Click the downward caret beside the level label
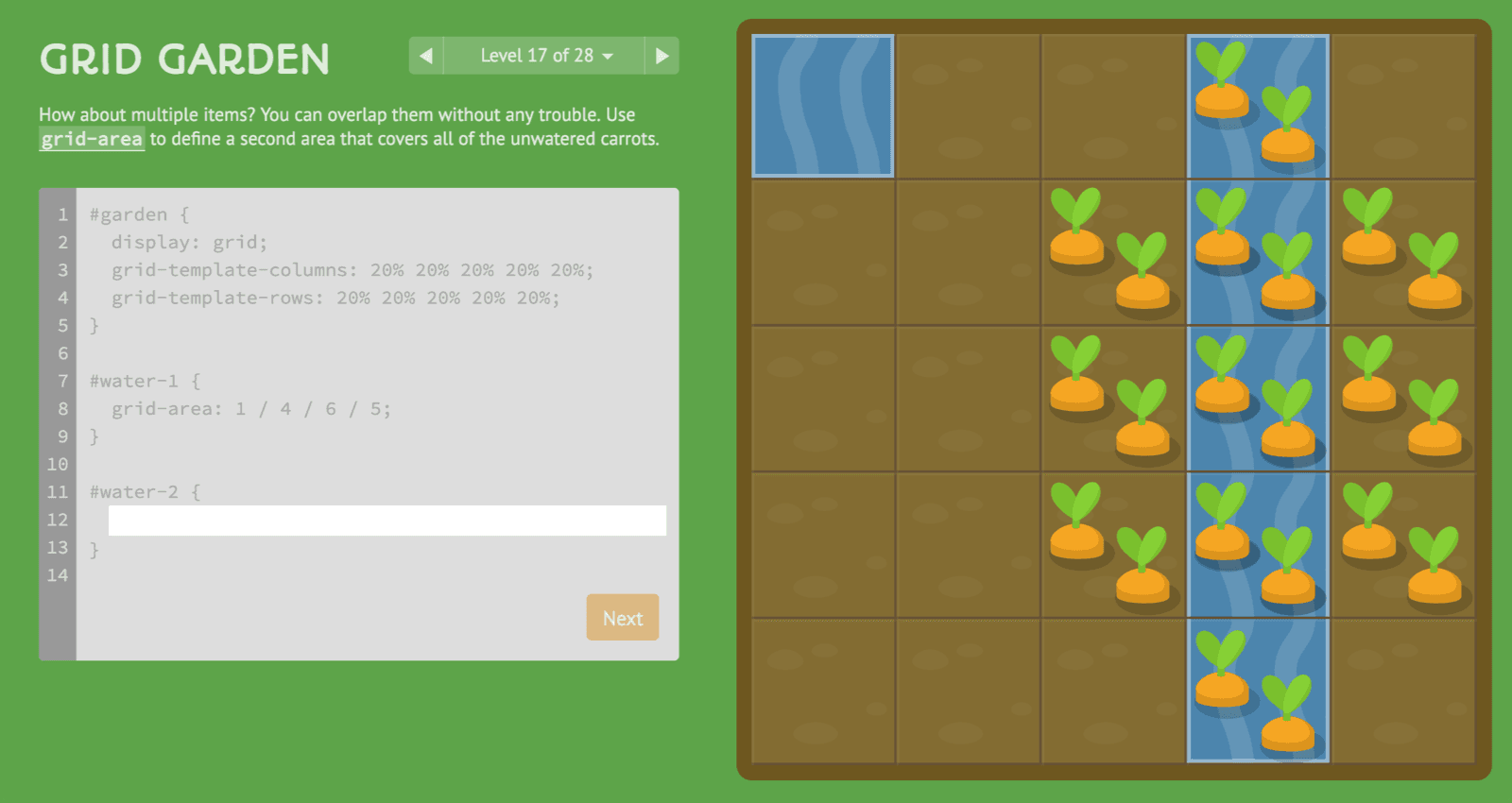 click(x=608, y=56)
